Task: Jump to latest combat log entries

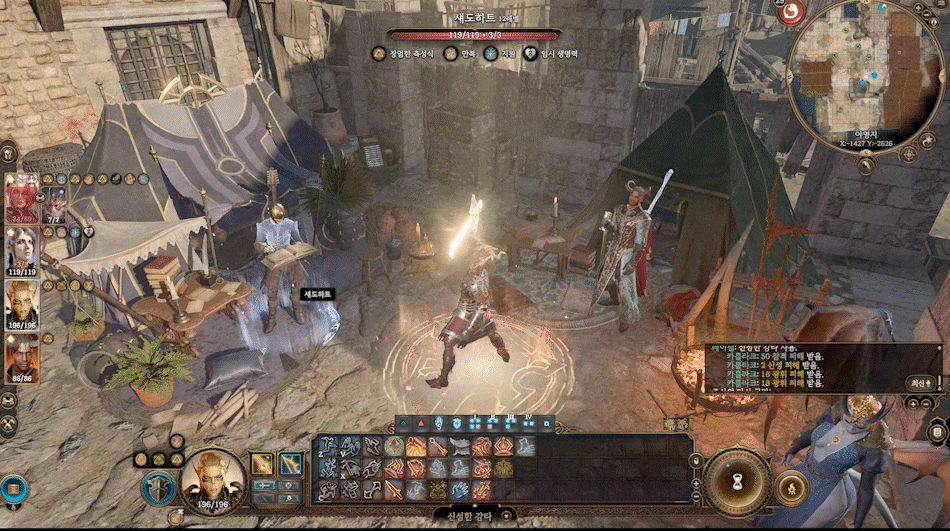Action: pos(921,382)
